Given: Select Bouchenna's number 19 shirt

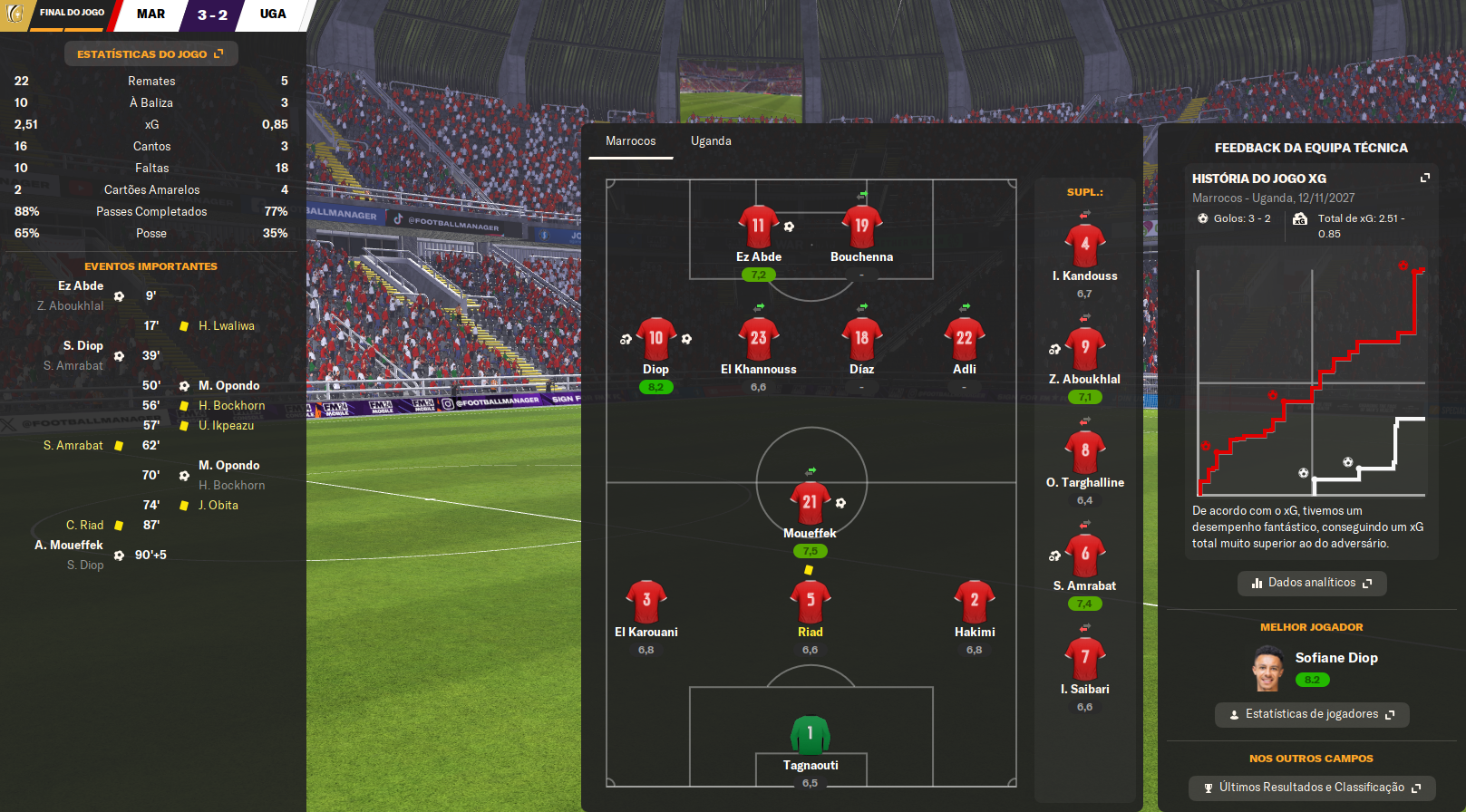Looking at the screenshot, I should coord(861,227).
